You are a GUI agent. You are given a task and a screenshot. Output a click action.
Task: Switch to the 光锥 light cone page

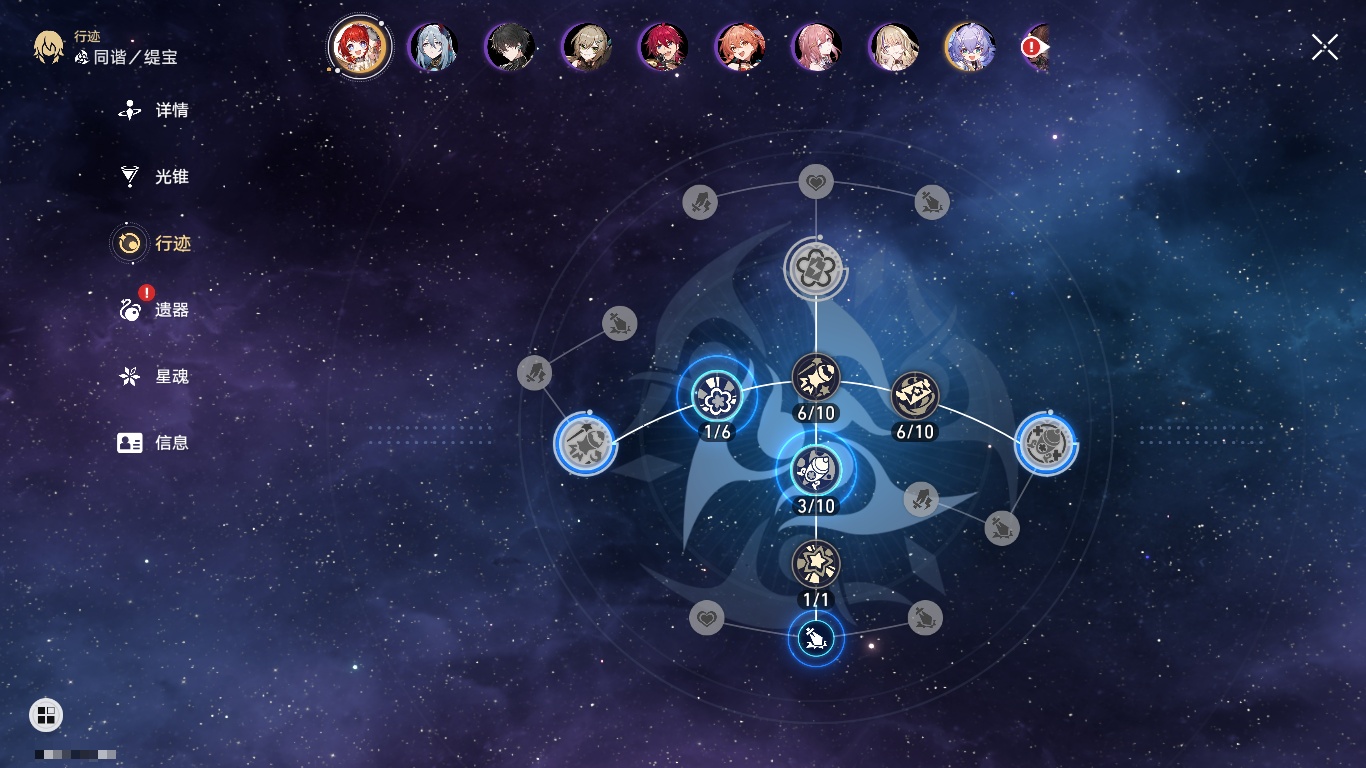[x=154, y=177]
